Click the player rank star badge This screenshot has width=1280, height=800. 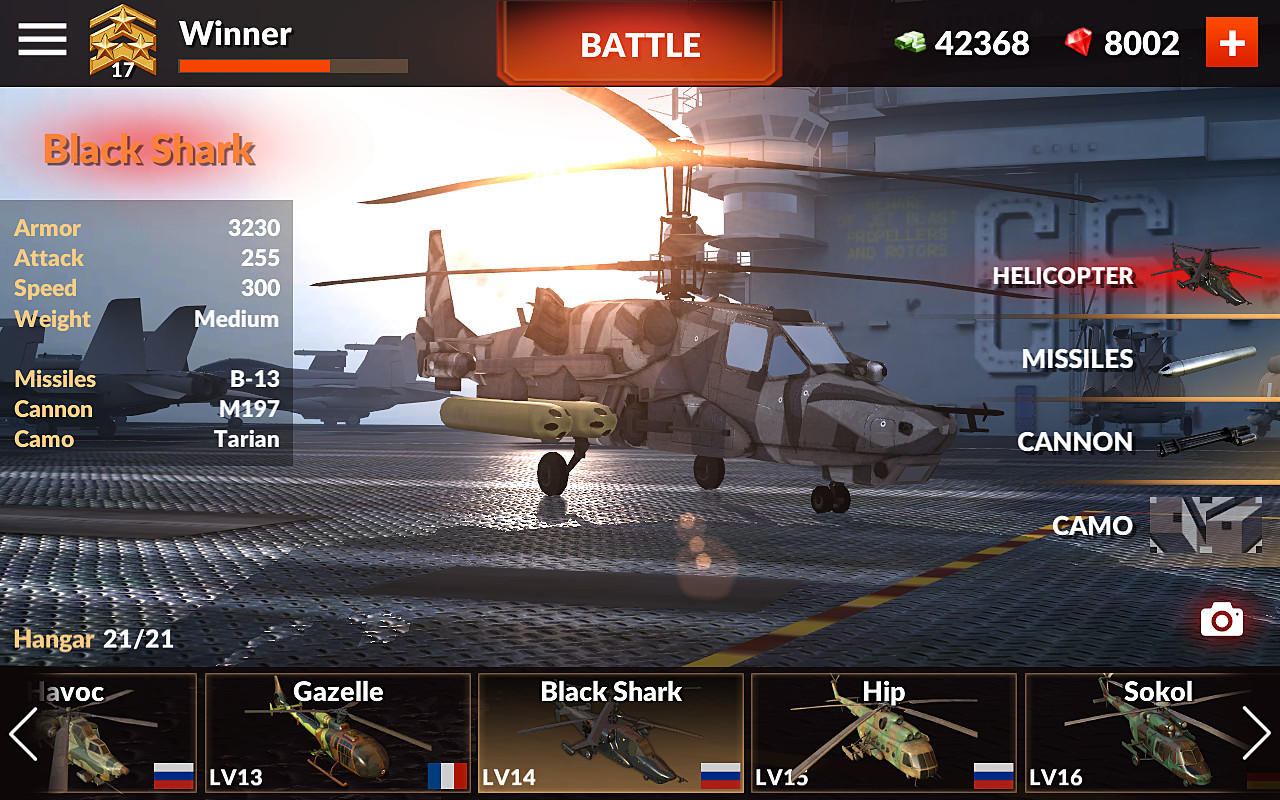click(125, 42)
